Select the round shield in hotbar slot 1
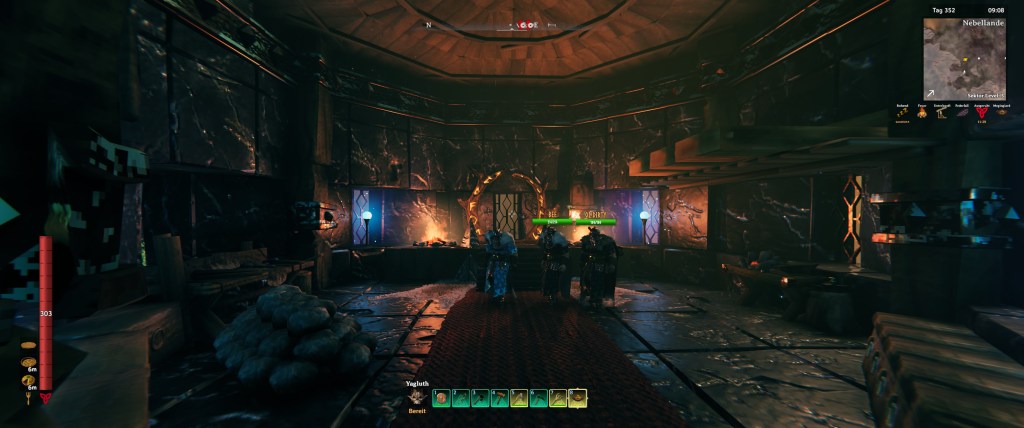This screenshot has width=1024, height=428. 441,398
